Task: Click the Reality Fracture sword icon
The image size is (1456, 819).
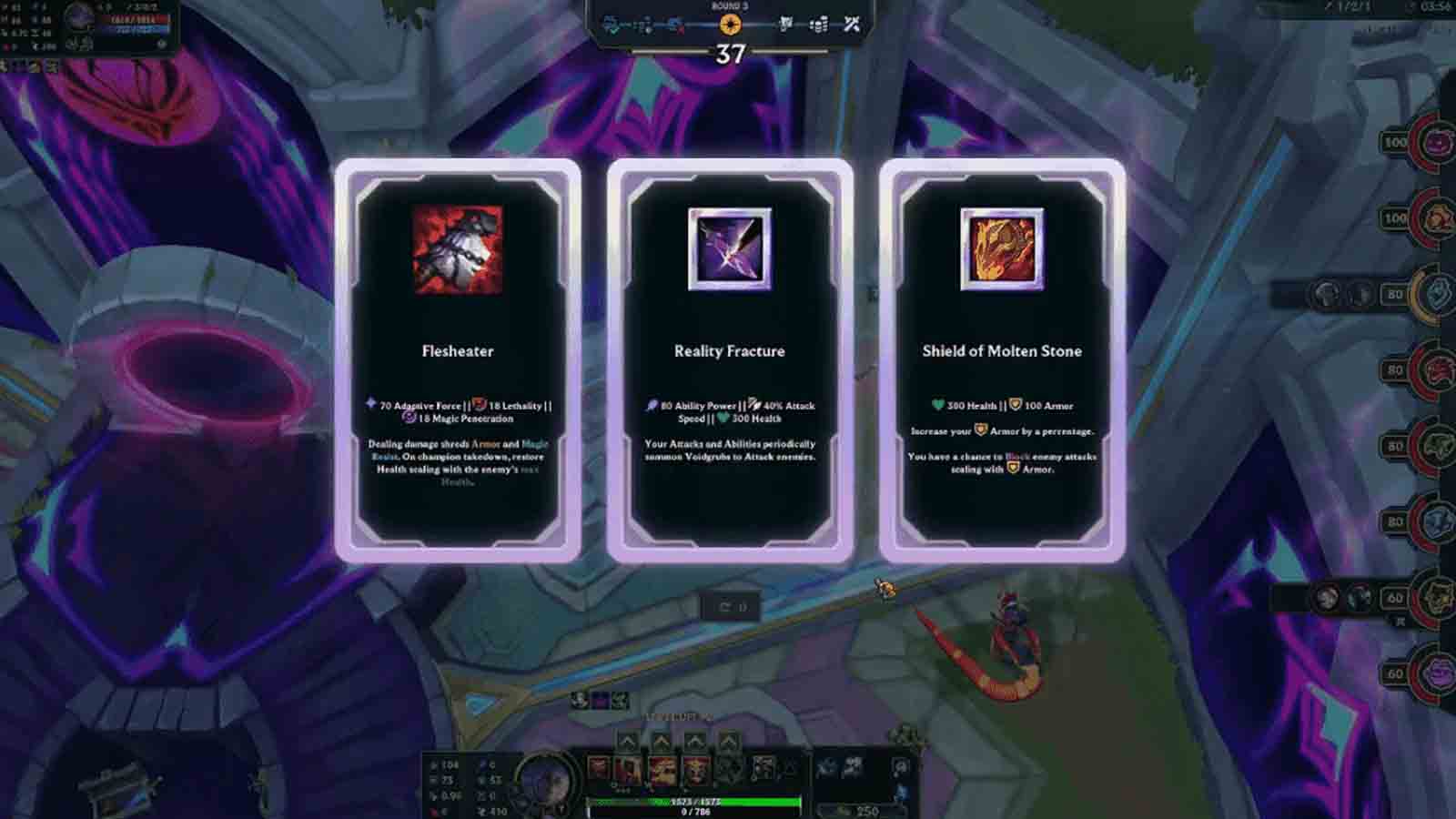Action: (728, 249)
